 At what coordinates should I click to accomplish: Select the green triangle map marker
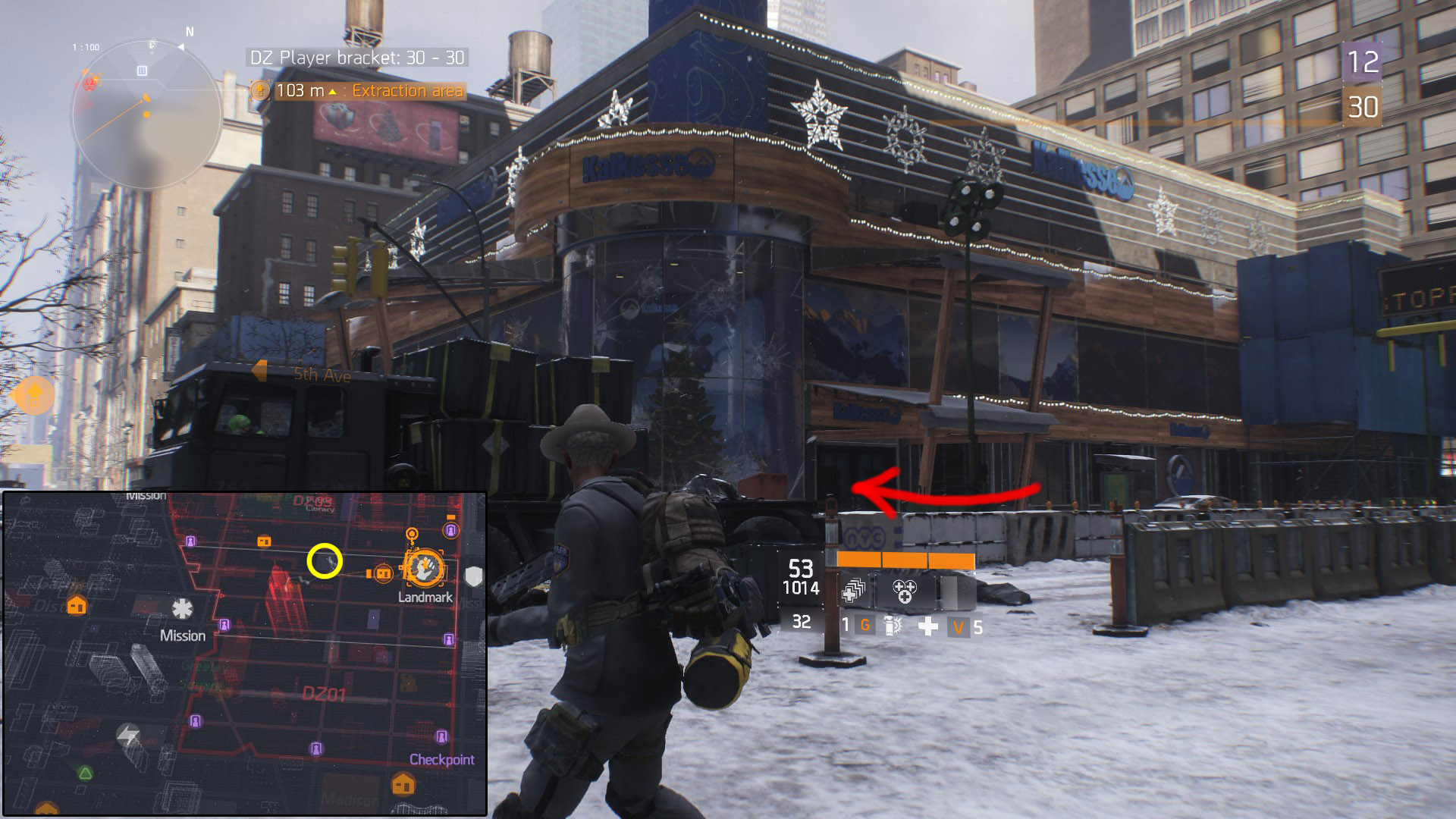pos(86,773)
